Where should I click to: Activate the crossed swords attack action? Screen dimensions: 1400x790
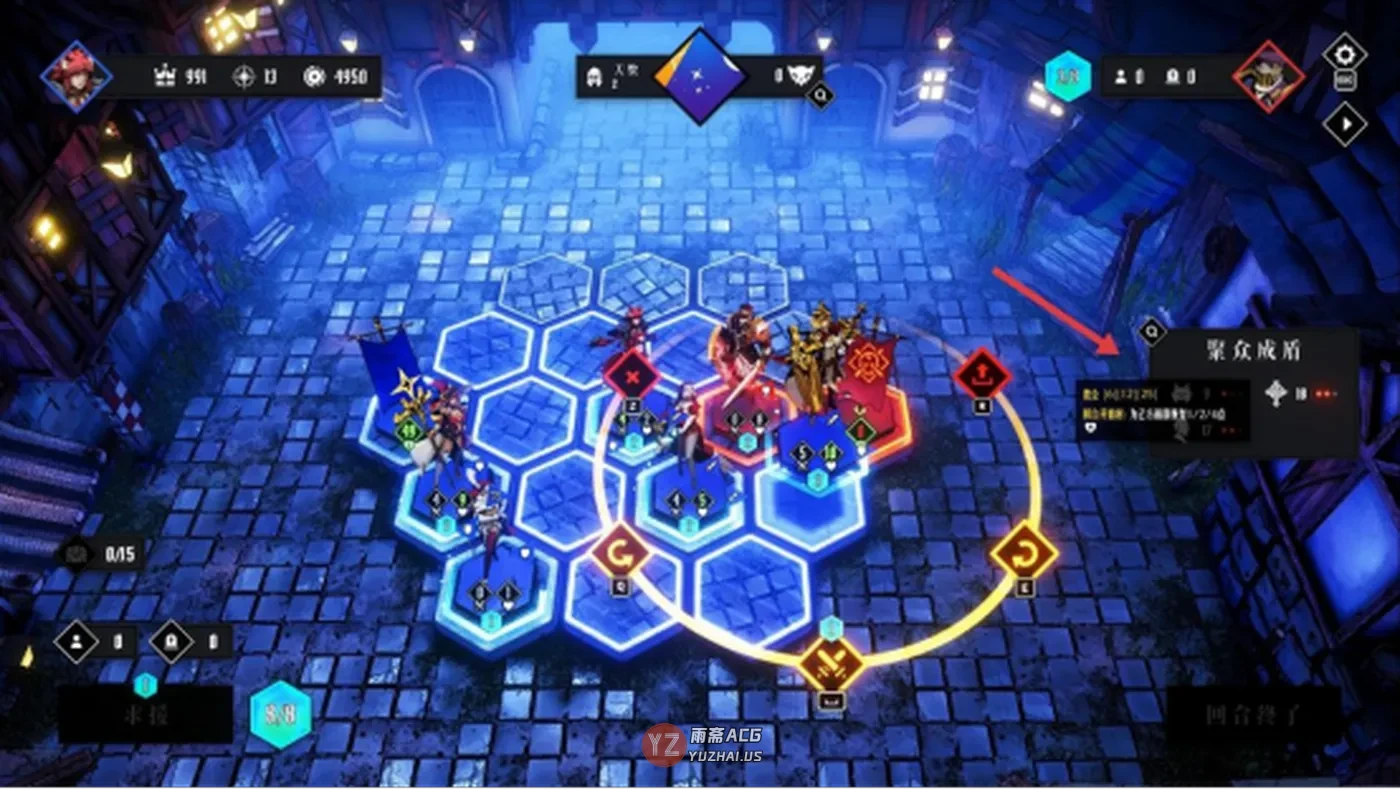831,661
